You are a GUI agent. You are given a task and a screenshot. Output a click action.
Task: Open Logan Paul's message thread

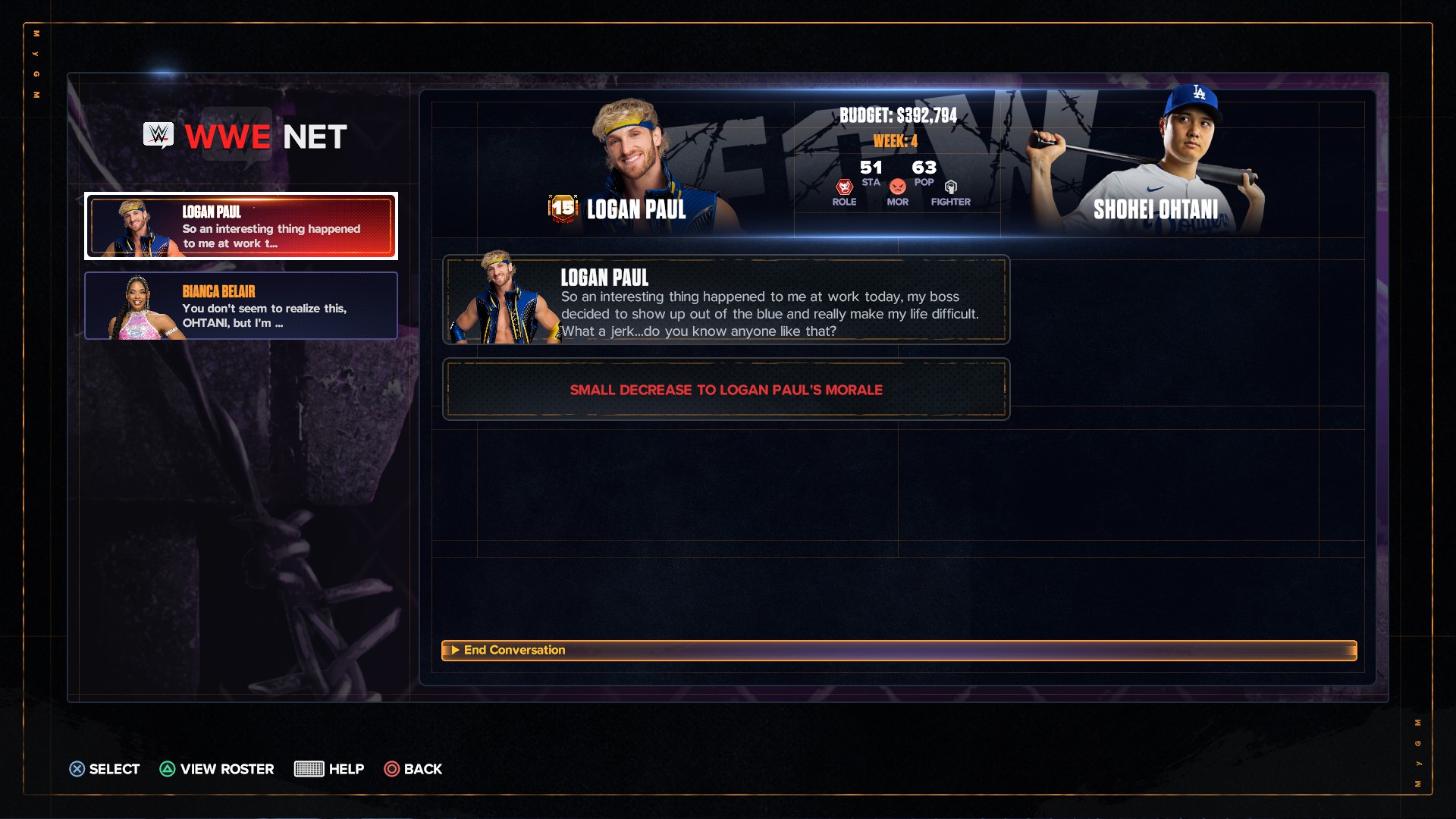[241, 226]
